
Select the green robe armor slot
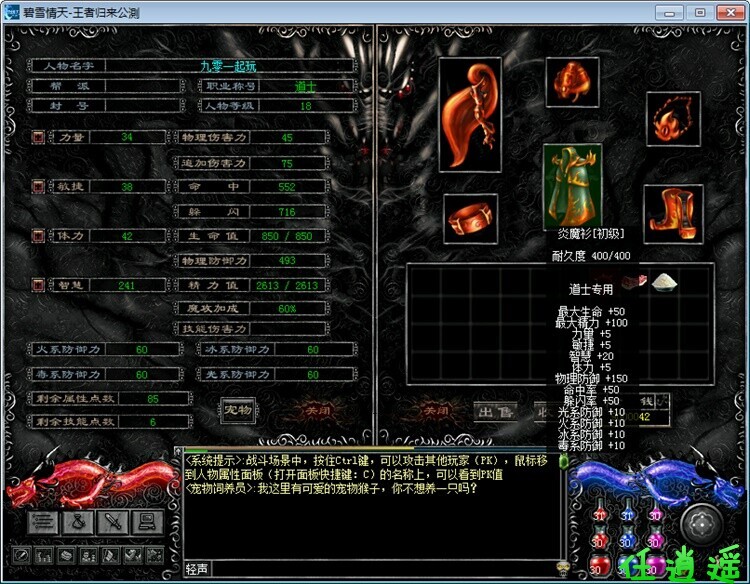pos(573,186)
